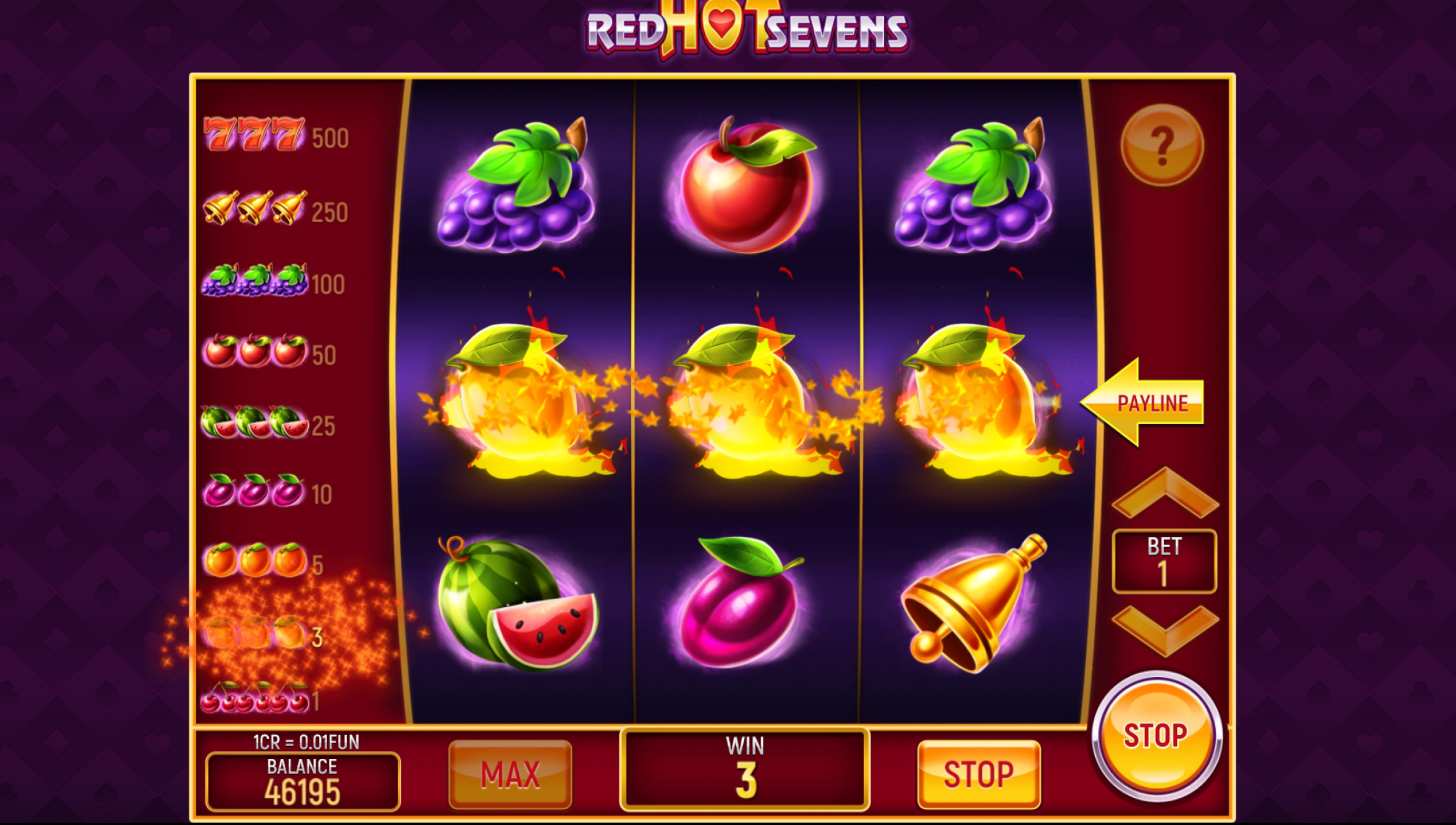Set the MAX bet

[510, 775]
